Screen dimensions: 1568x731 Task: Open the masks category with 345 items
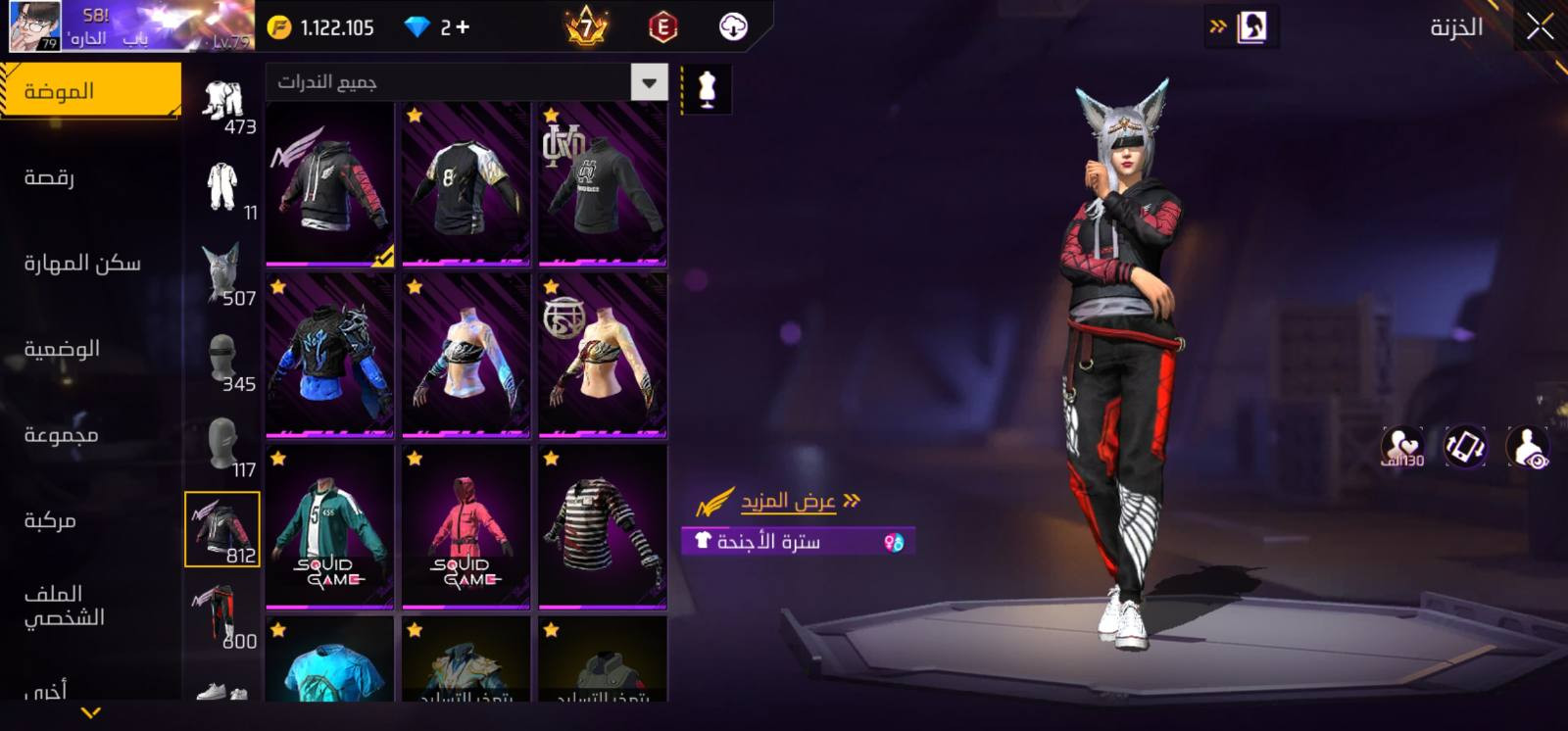[x=223, y=360]
